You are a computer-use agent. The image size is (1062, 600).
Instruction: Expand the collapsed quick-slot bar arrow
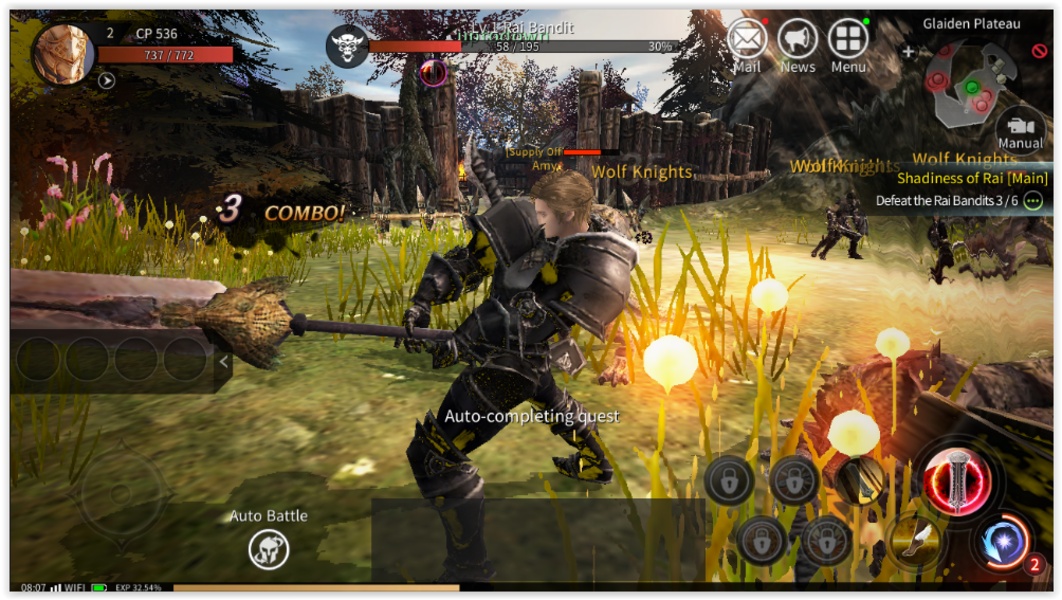click(x=223, y=361)
